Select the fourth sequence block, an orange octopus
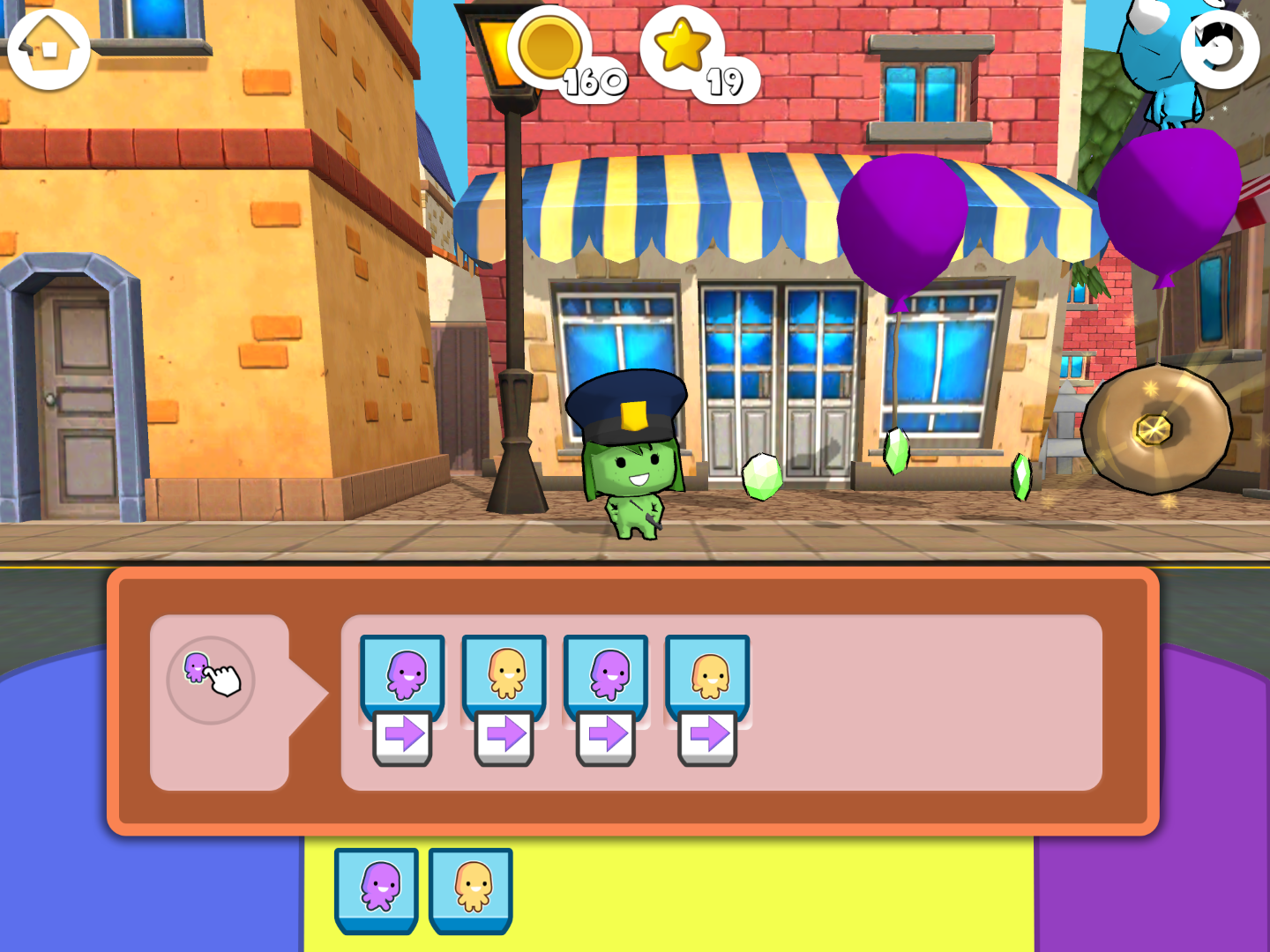Image resolution: width=1270 pixels, height=952 pixels. point(708,675)
